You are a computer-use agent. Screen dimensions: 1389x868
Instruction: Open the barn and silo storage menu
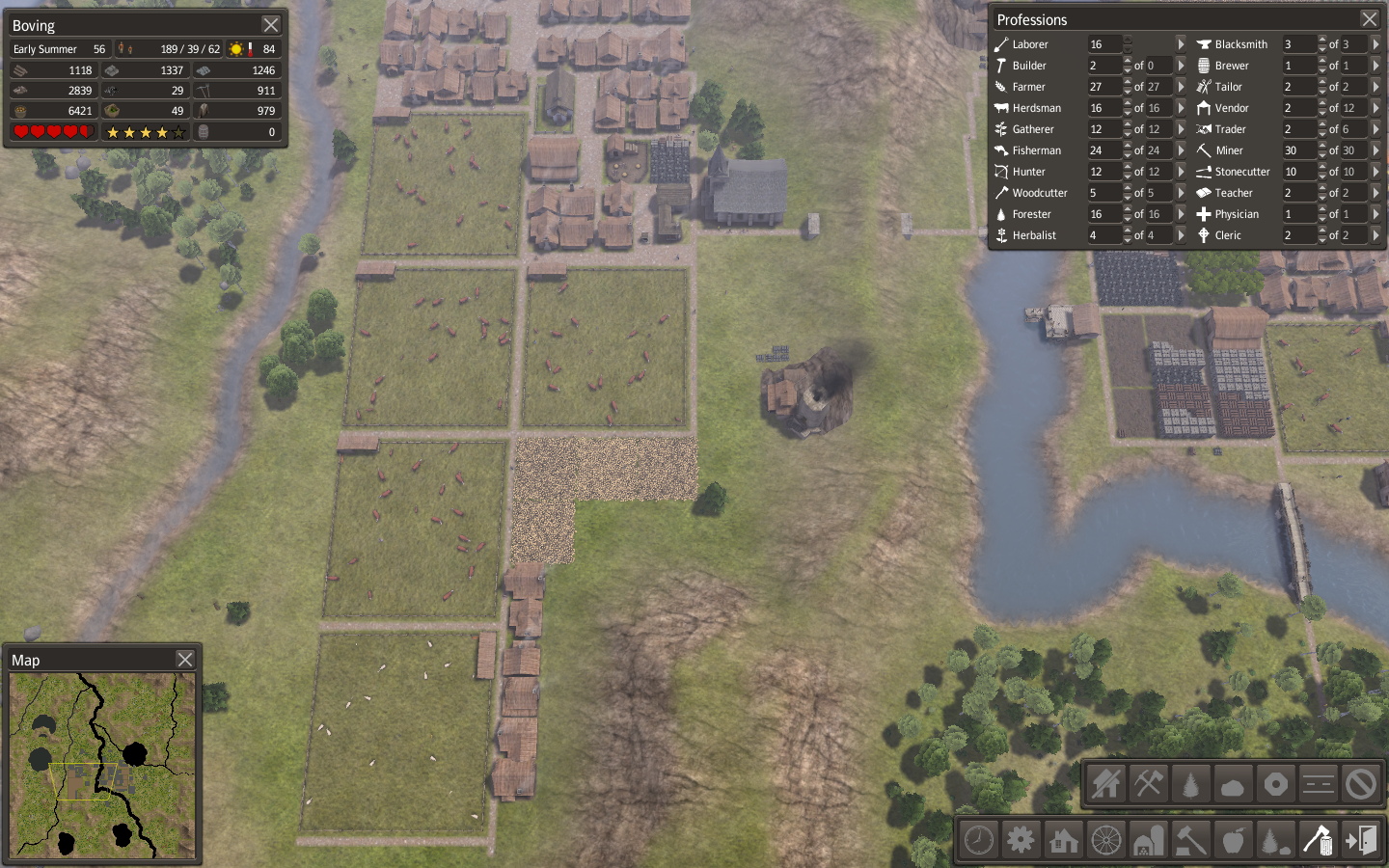1148,840
